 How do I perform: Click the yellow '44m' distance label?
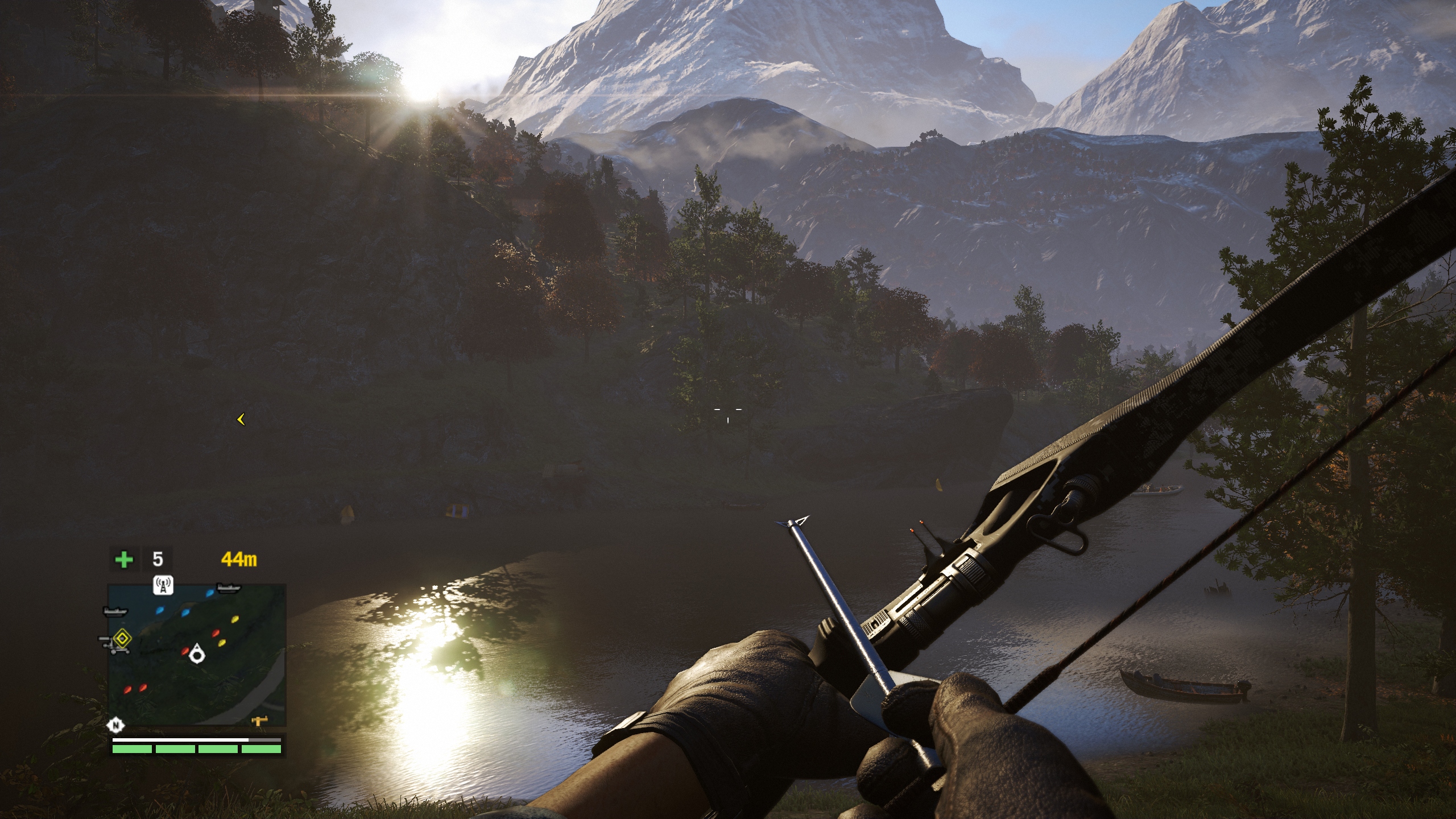239,559
